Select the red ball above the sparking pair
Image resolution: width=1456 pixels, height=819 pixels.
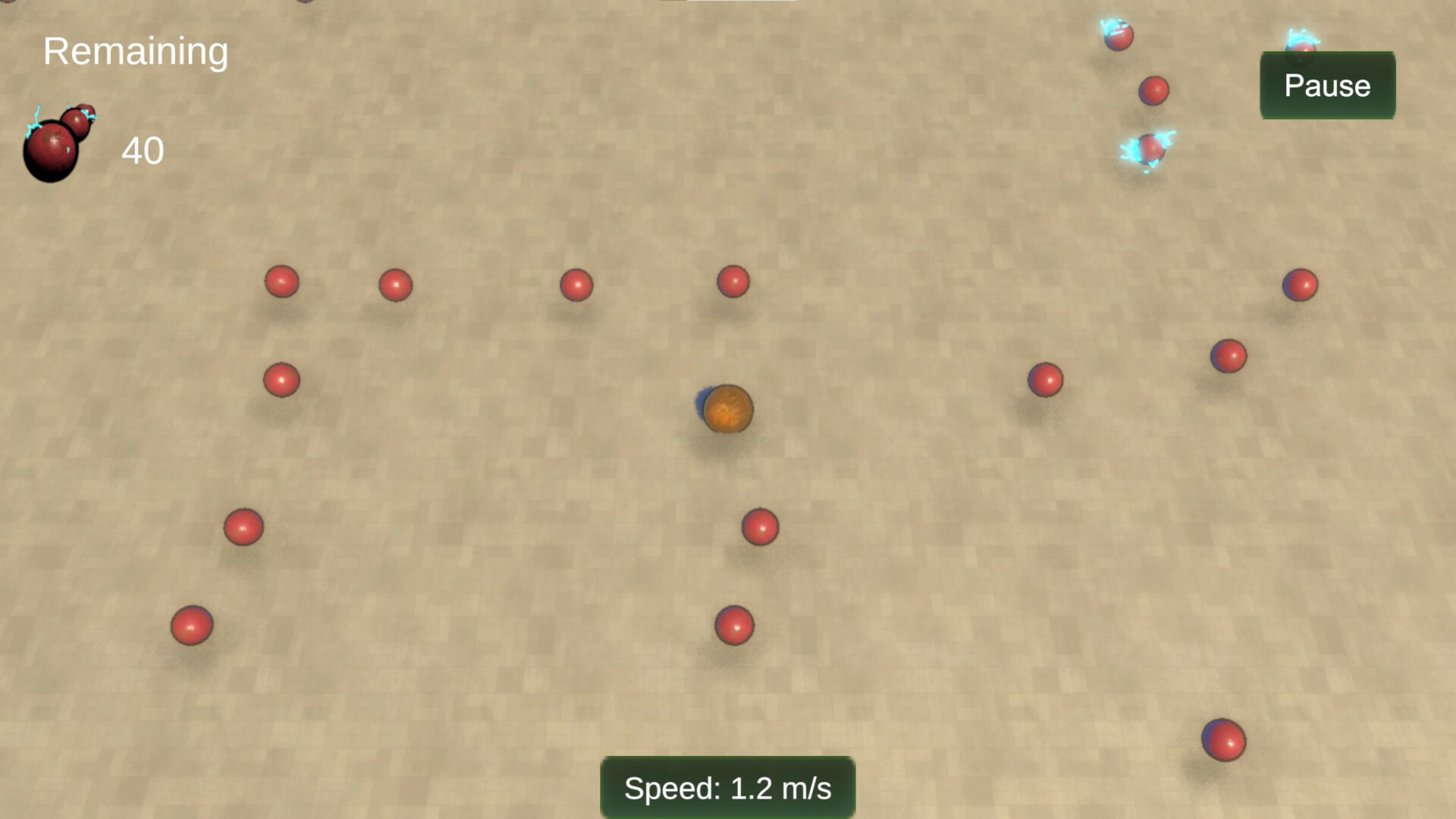coord(1155,91)
